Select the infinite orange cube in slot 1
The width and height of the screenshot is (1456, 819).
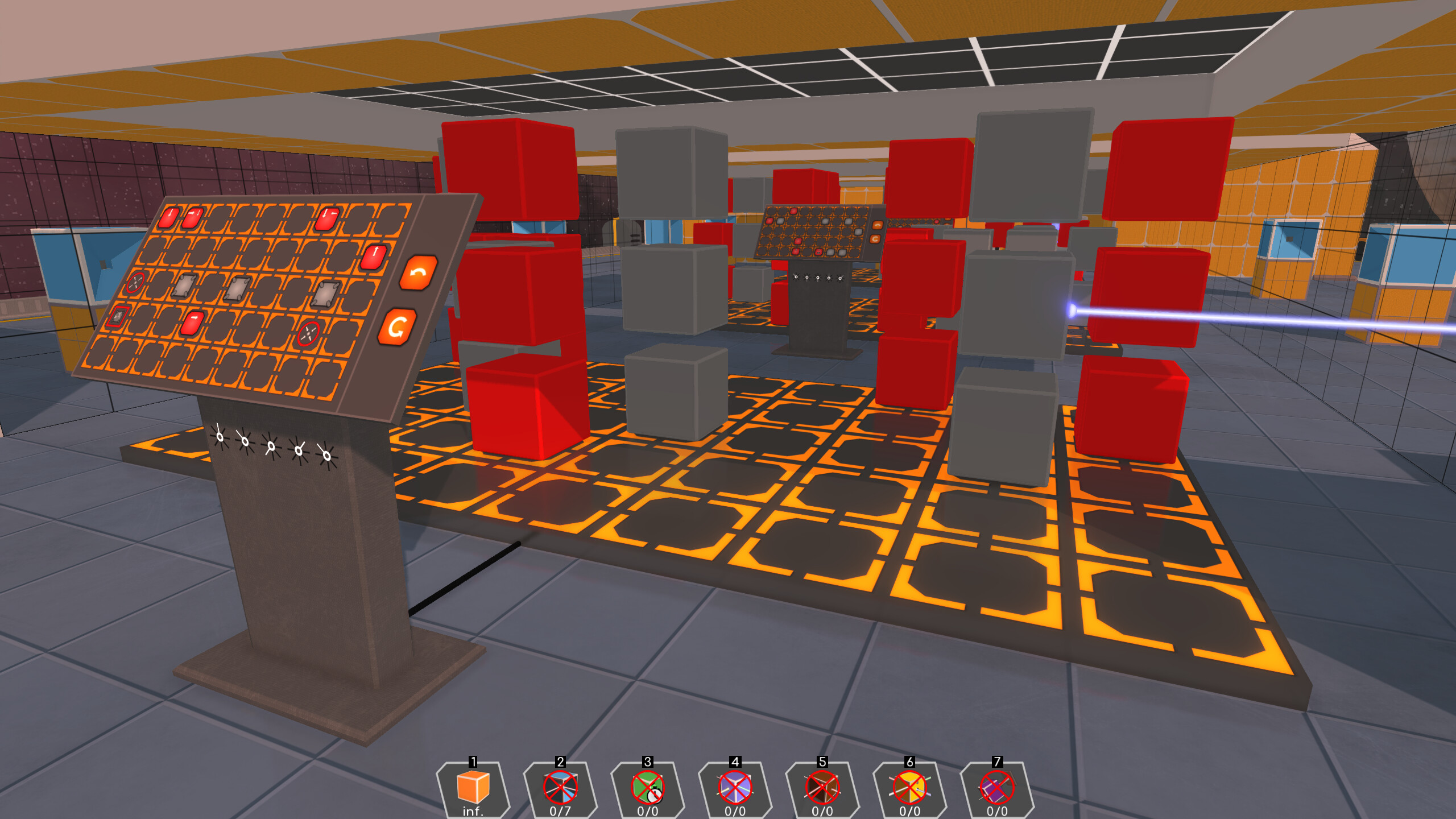[472, 788]
